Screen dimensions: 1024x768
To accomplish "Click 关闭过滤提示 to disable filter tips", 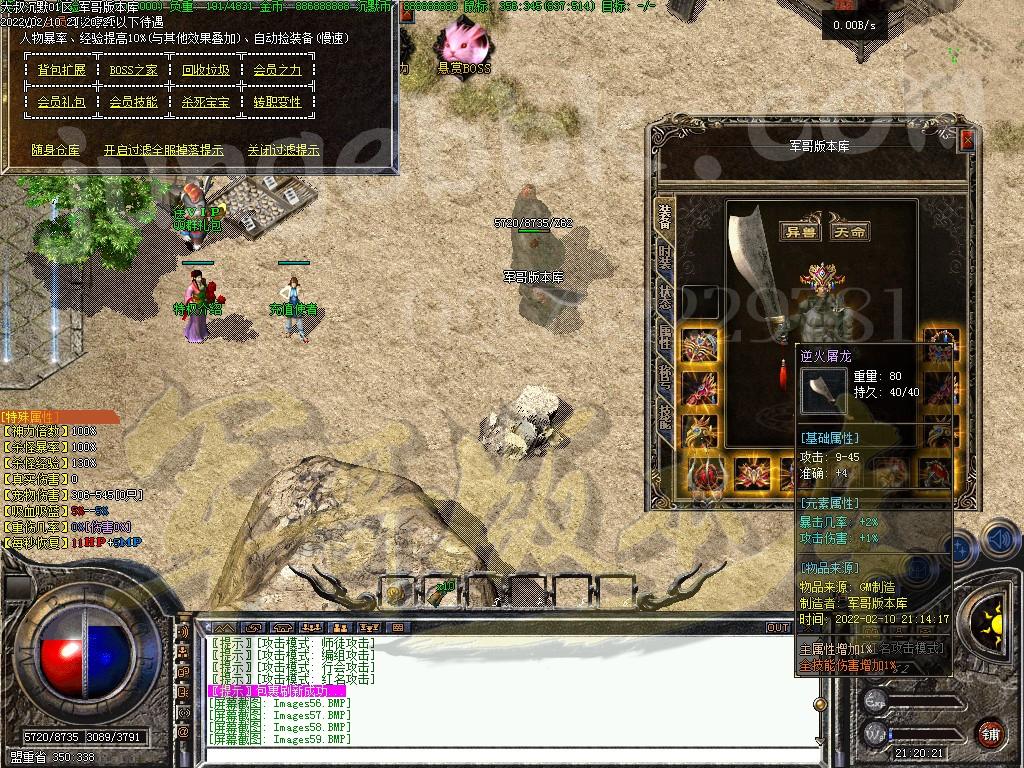I will click(x=284, y=150).
